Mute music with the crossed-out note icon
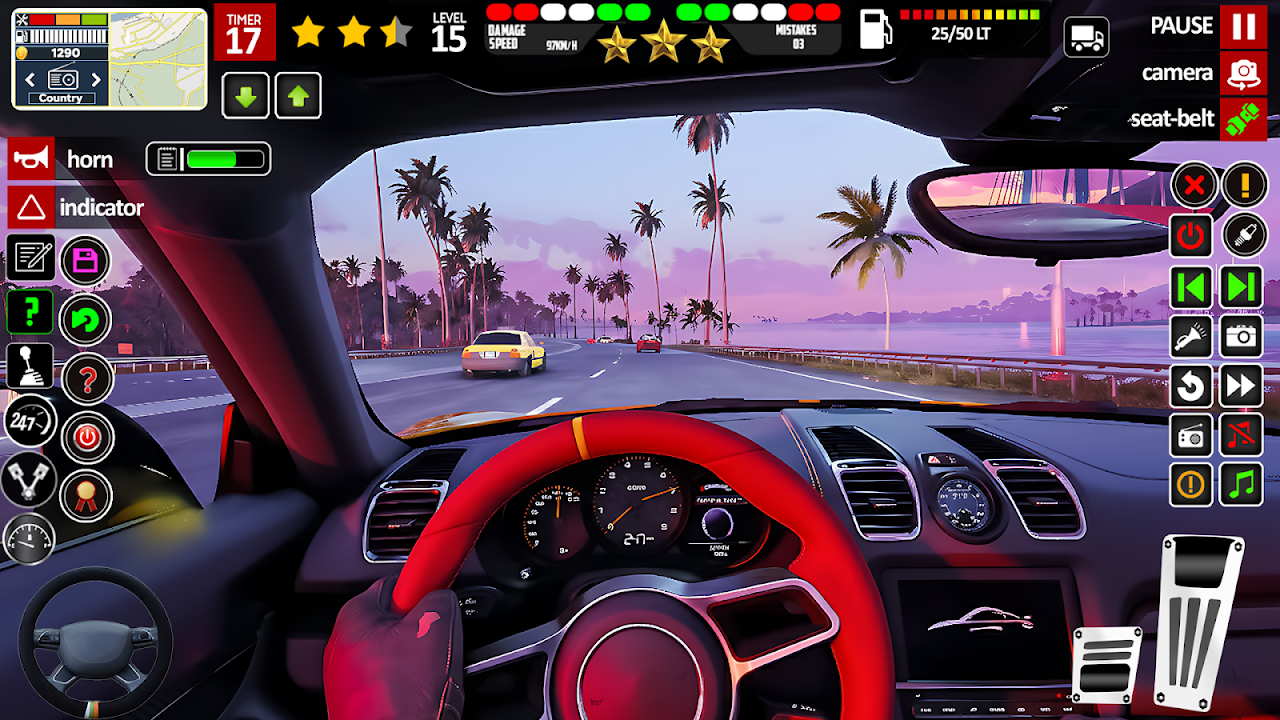This screenshot has width=1280, height=720. tap(1242, 436)
